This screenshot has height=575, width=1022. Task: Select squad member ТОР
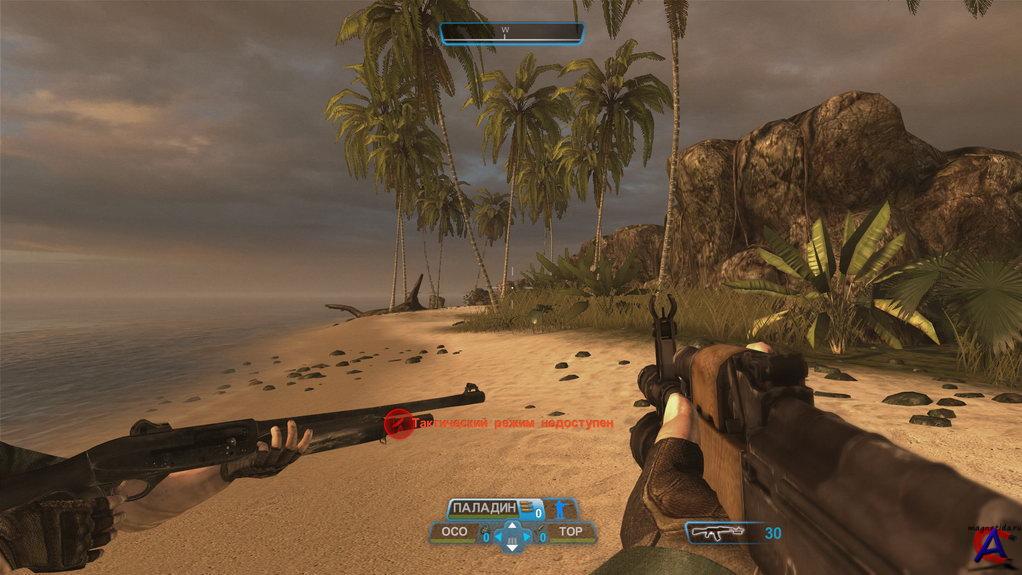point(570,533)
